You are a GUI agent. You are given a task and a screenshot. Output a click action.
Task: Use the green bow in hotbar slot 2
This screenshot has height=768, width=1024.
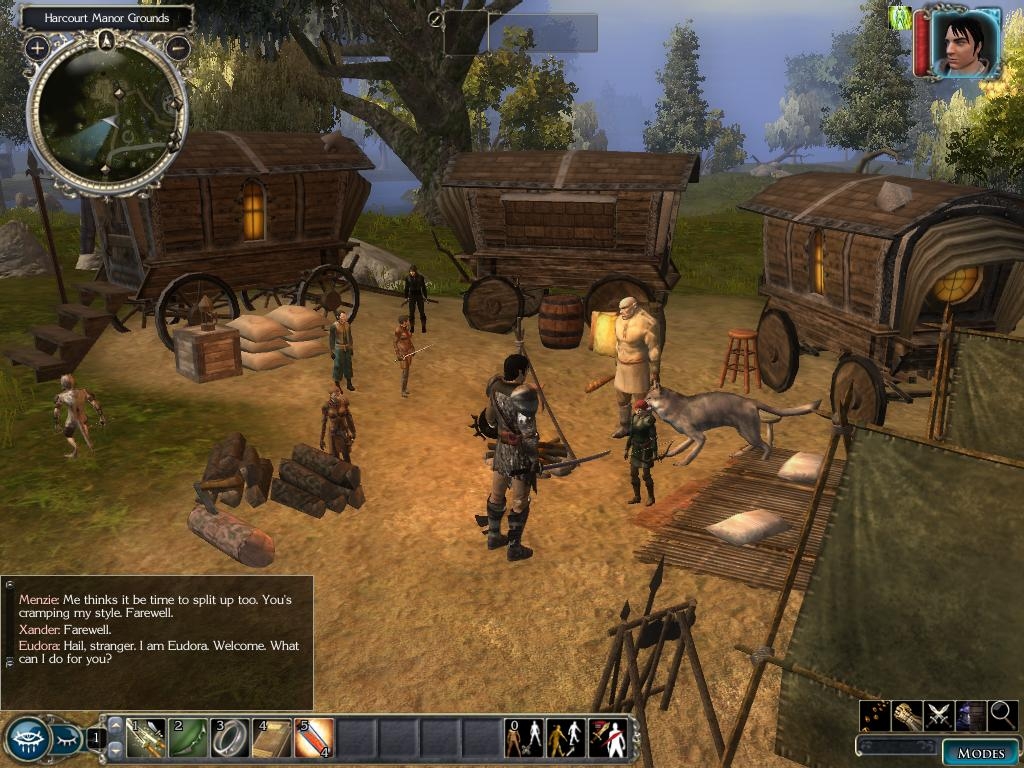click(x=187, y=738)
